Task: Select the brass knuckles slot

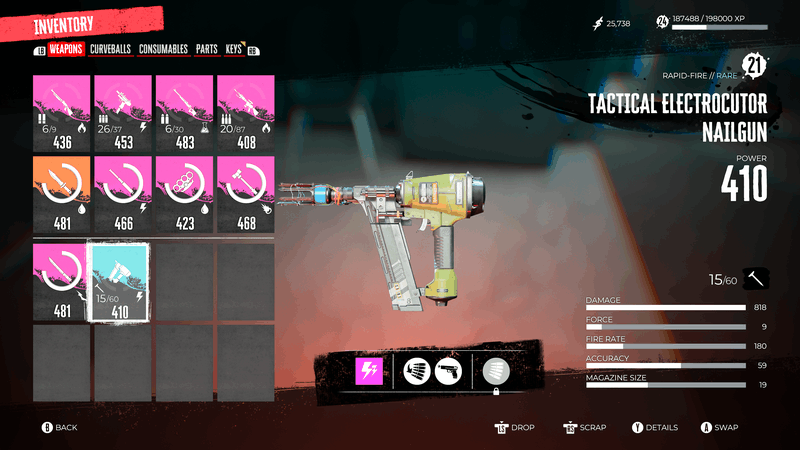Action: [185, 195]
